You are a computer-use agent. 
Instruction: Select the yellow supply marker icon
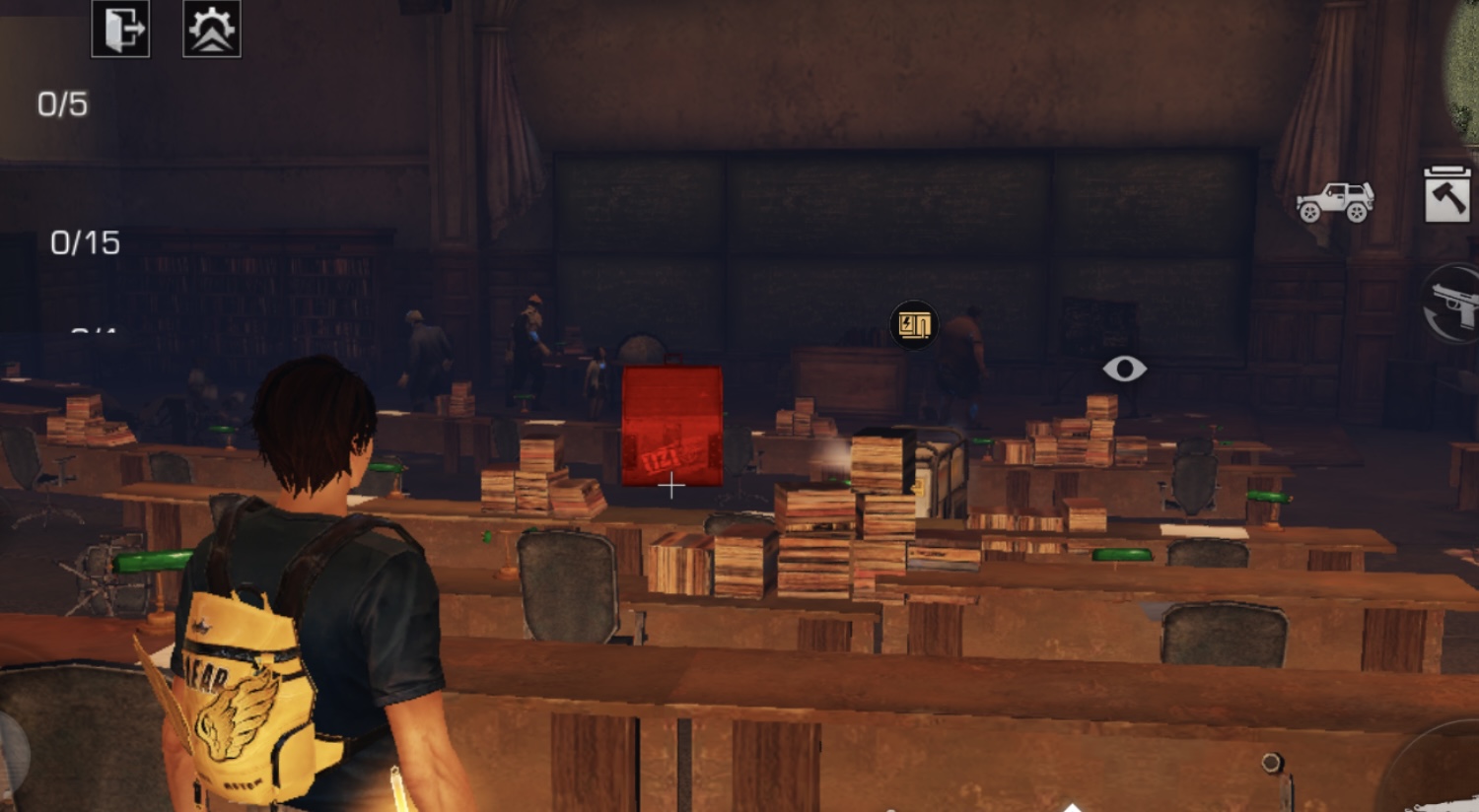914,324
